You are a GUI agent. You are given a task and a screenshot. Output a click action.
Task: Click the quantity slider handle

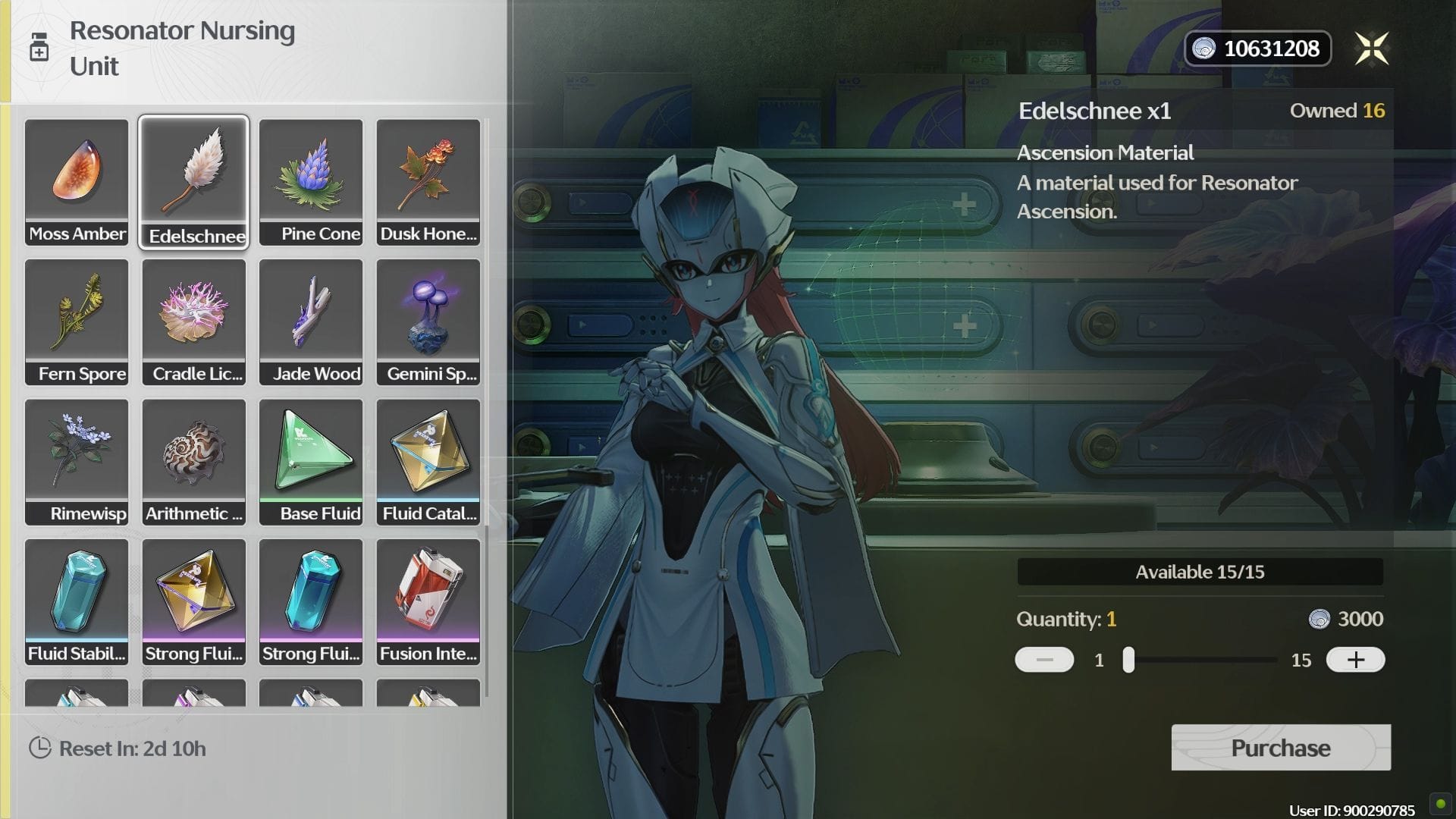pyautogui.click(x=1127, y=659)
